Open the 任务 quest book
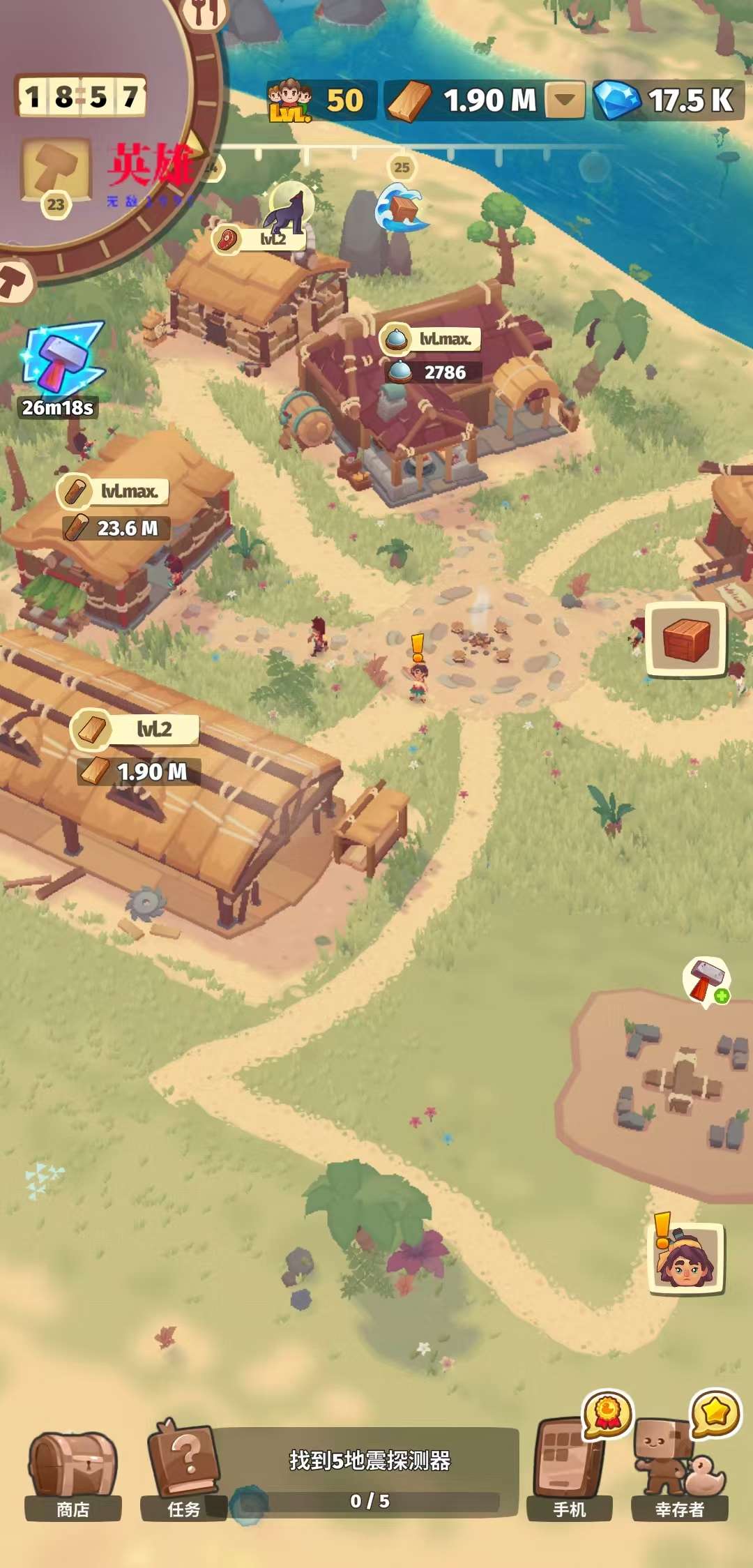753x1568 pixels. 183,1470
